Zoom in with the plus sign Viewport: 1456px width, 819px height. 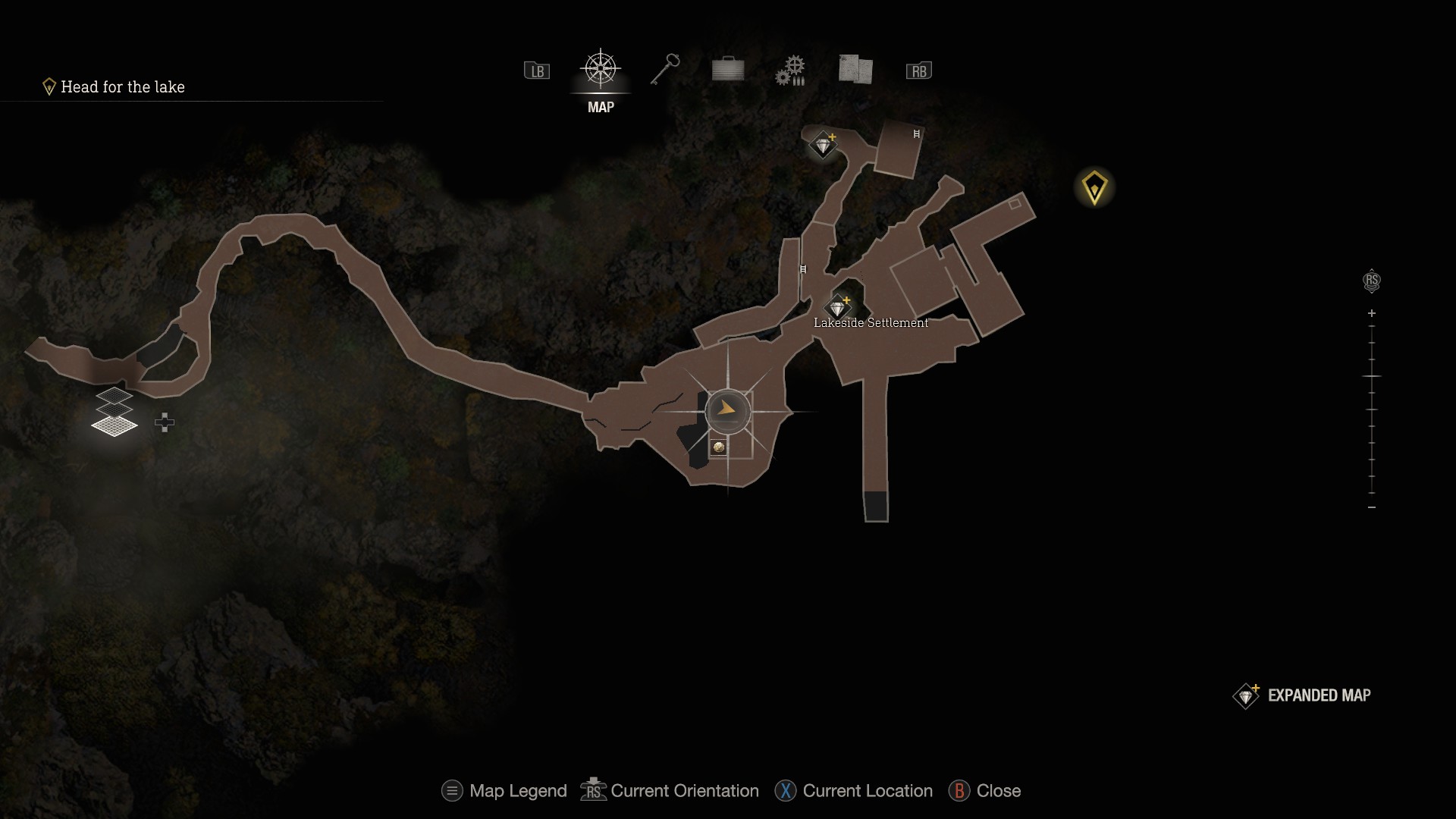tap(1372, 313)
